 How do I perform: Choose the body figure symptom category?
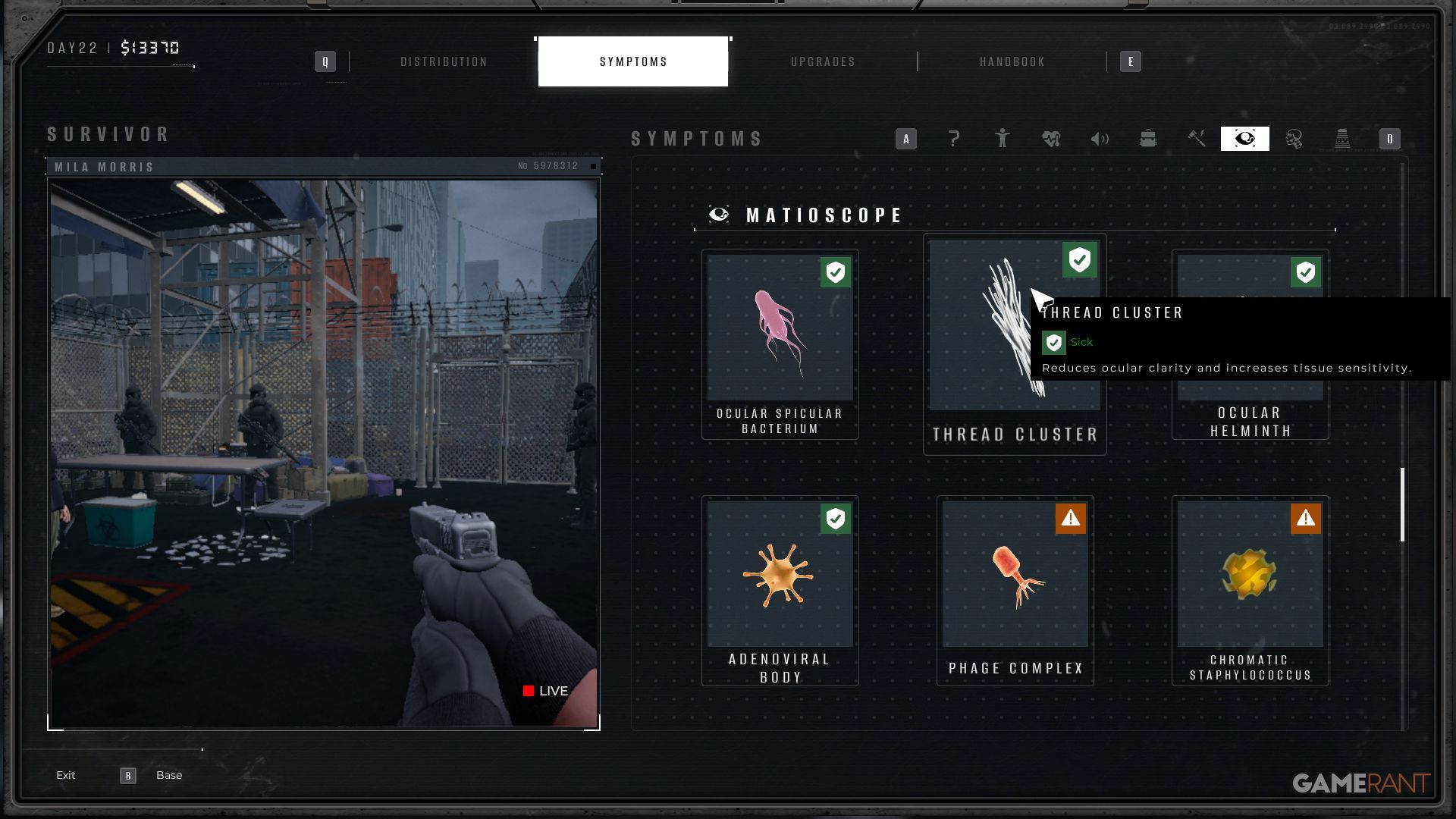tap(1003, 139)
